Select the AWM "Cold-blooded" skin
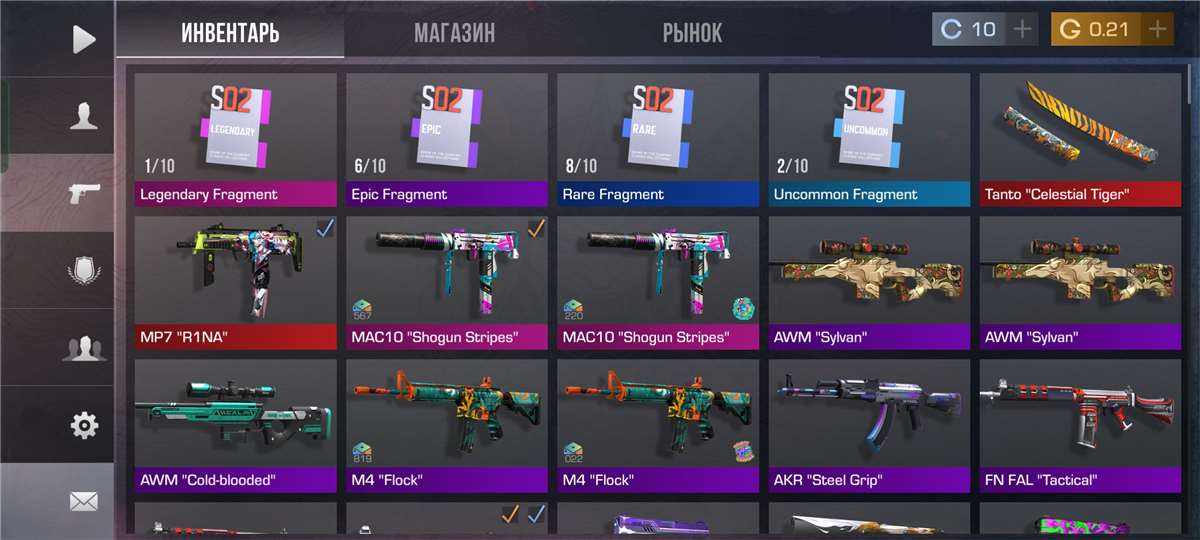Image resolution: width=1200 pixels, height=540 pixels. coord(235,426)
